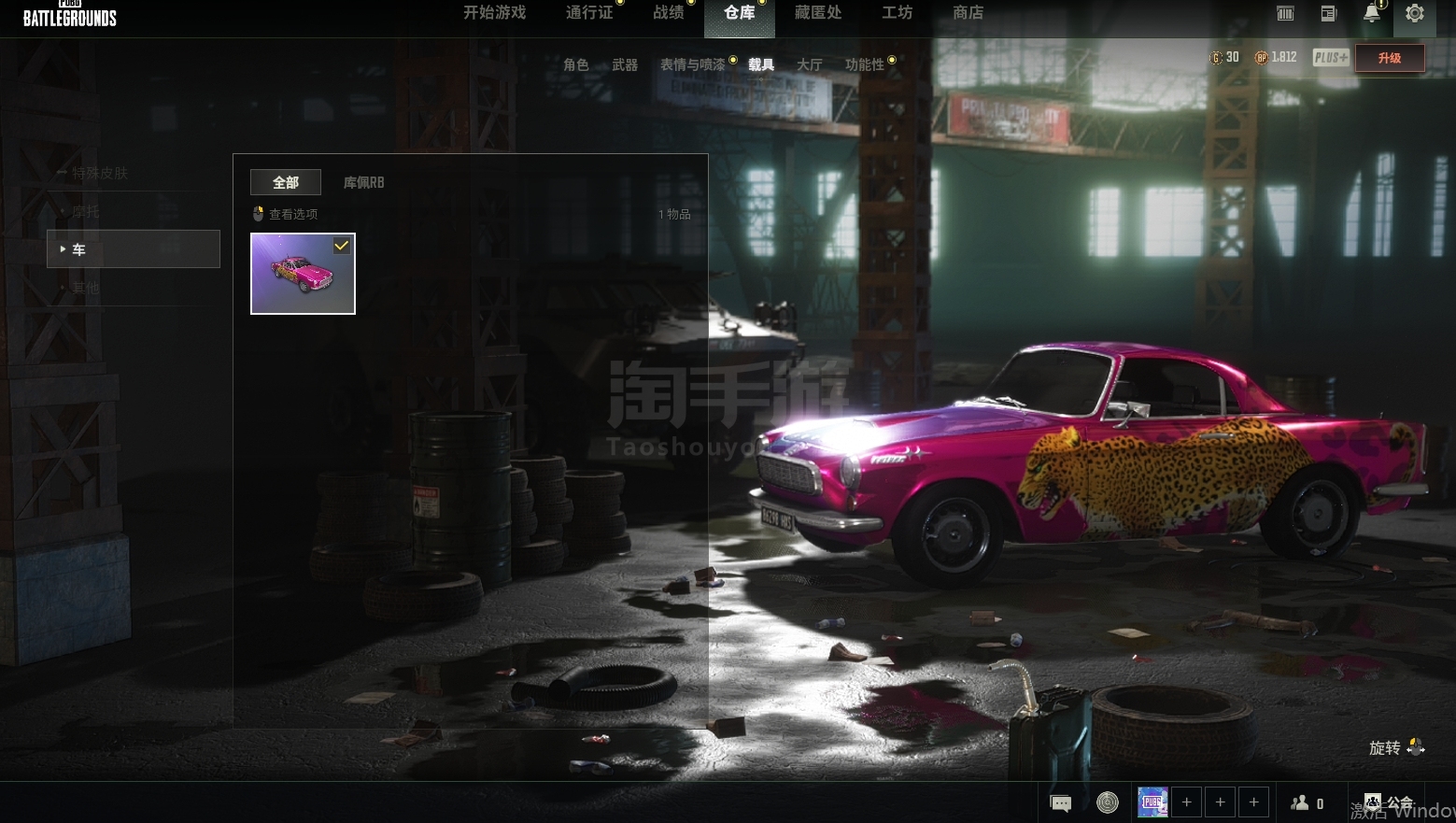Open the 公会 (Clan) panel

click(1389, 802)
